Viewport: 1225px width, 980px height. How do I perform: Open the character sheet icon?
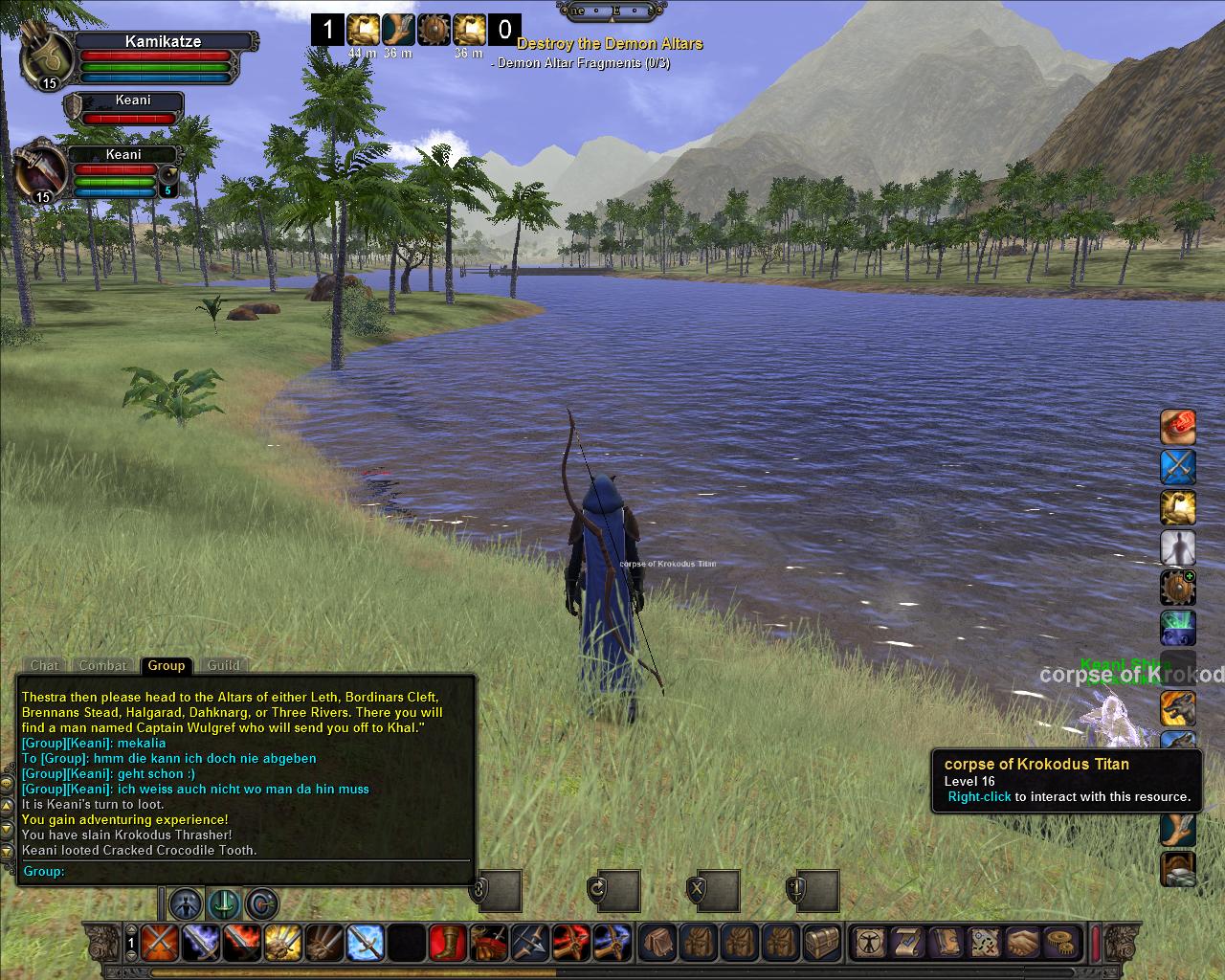click(x=869, y=943)
